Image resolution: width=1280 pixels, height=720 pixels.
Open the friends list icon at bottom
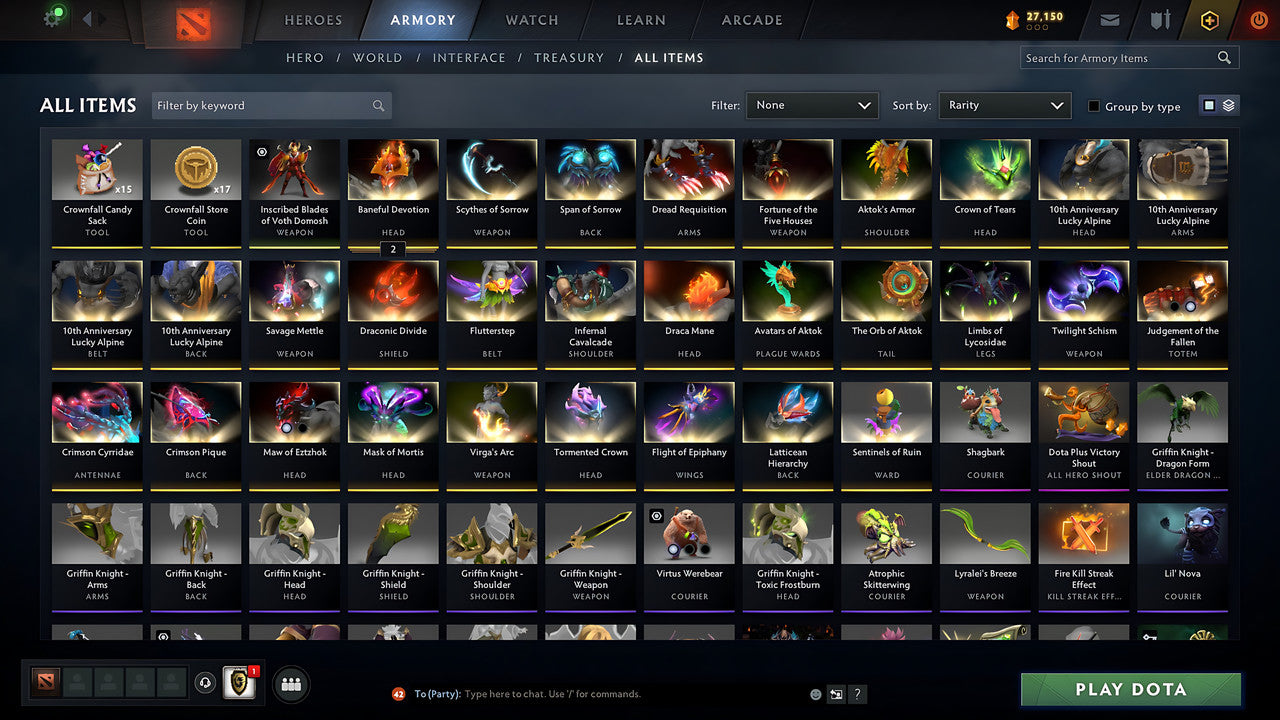tap(290, 683)
